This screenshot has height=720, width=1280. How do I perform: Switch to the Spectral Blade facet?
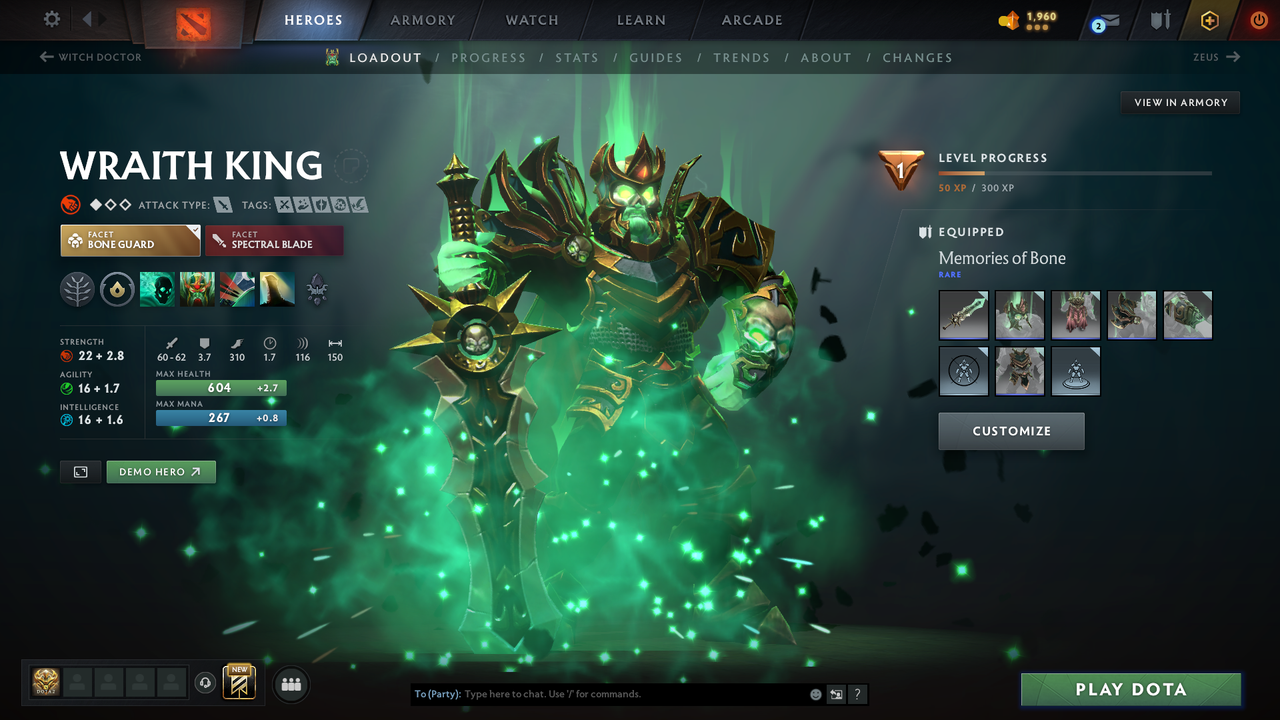(274, 240)
